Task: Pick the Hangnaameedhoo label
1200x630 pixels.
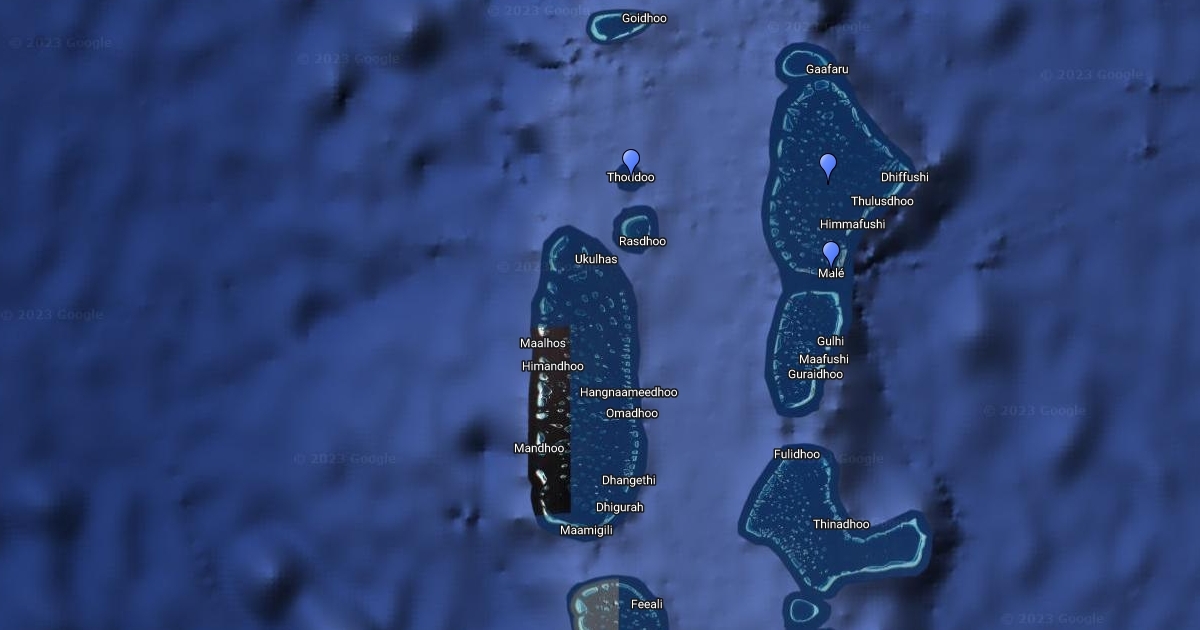Action: click(628, 392)
